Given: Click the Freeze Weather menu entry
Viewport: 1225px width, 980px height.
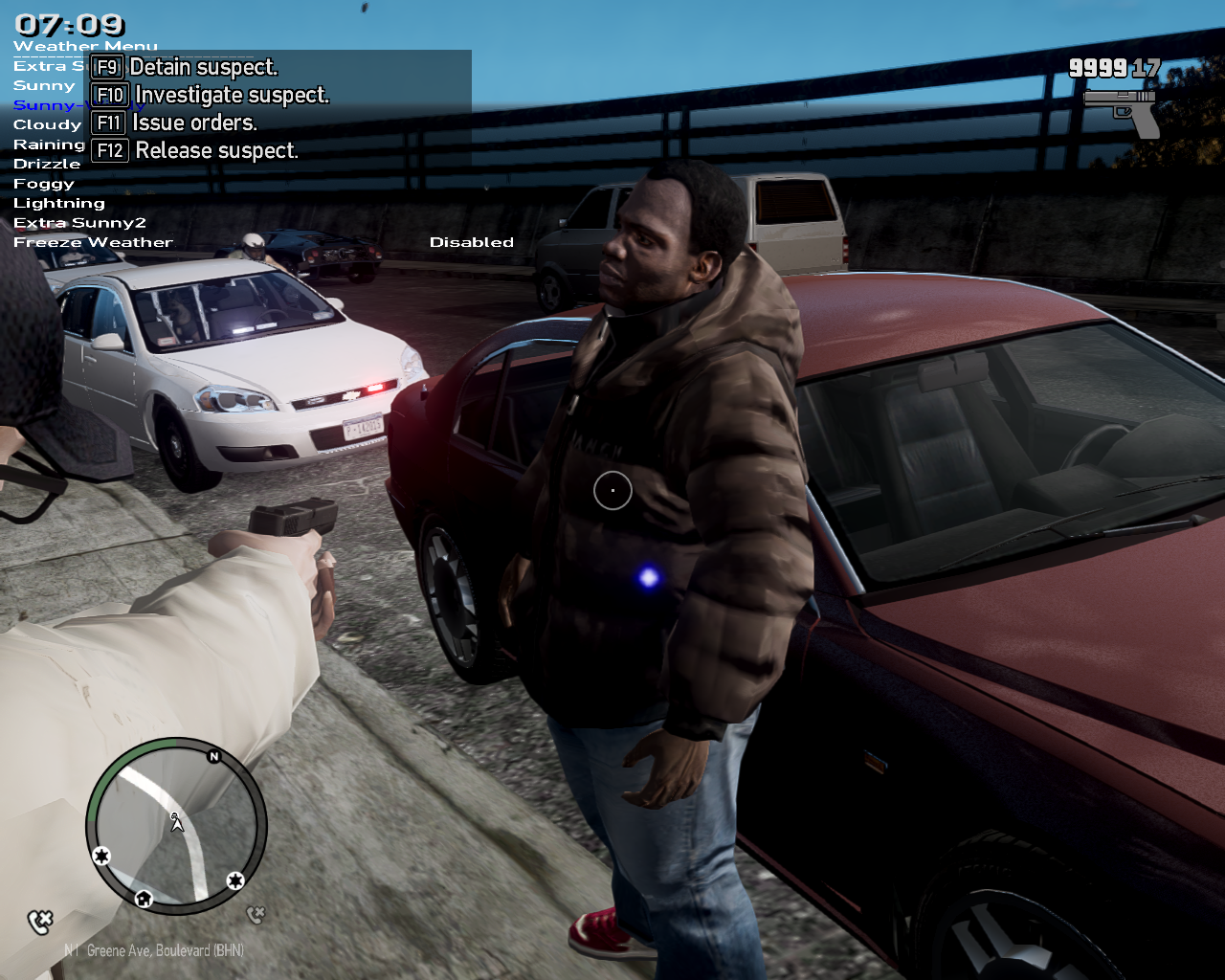Looking at the screenshot, I should 93,243.
